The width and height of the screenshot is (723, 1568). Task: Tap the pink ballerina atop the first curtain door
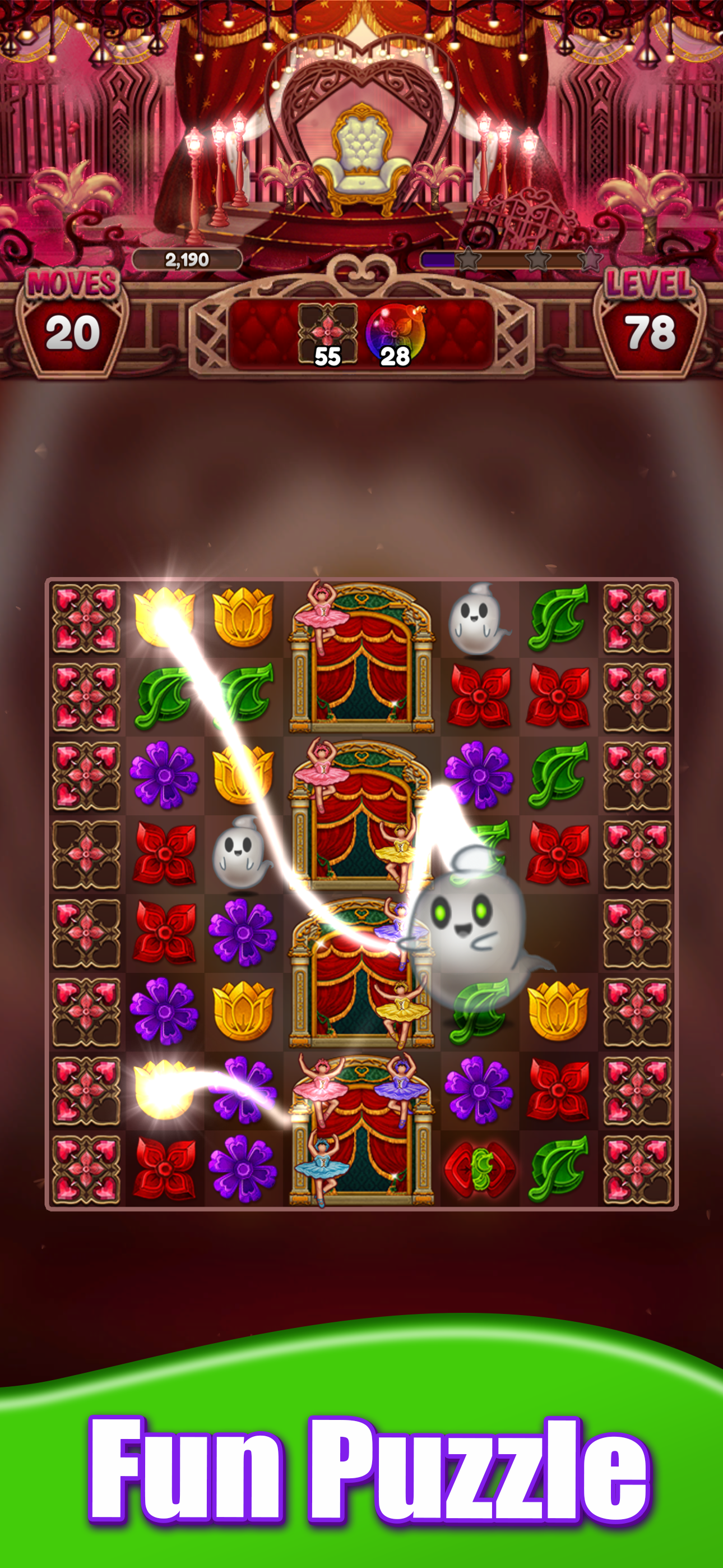pyautogui.click(x=319, y=618)
